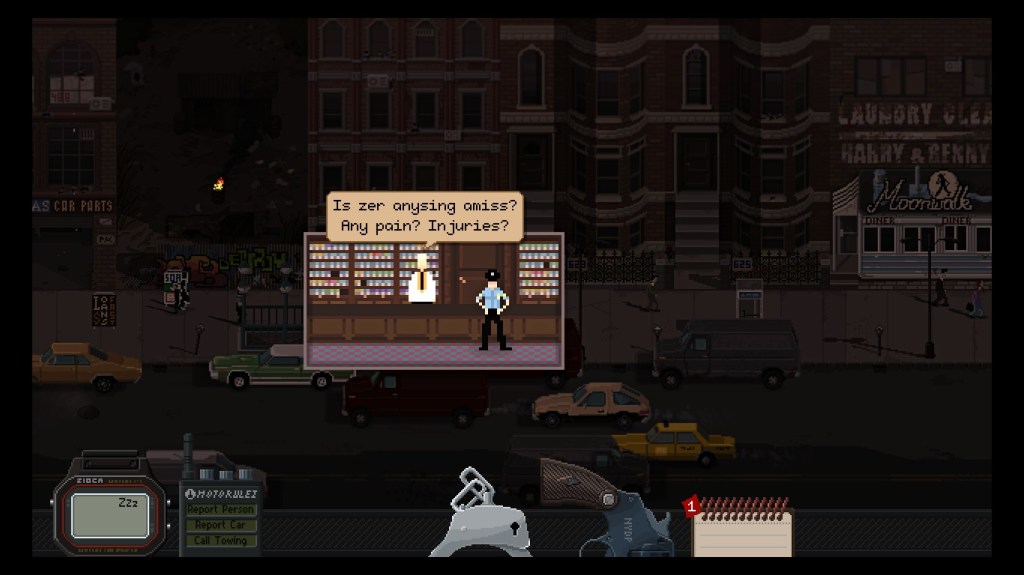Call Towing using the radio

pyautogui.click(x=220, y=541)
